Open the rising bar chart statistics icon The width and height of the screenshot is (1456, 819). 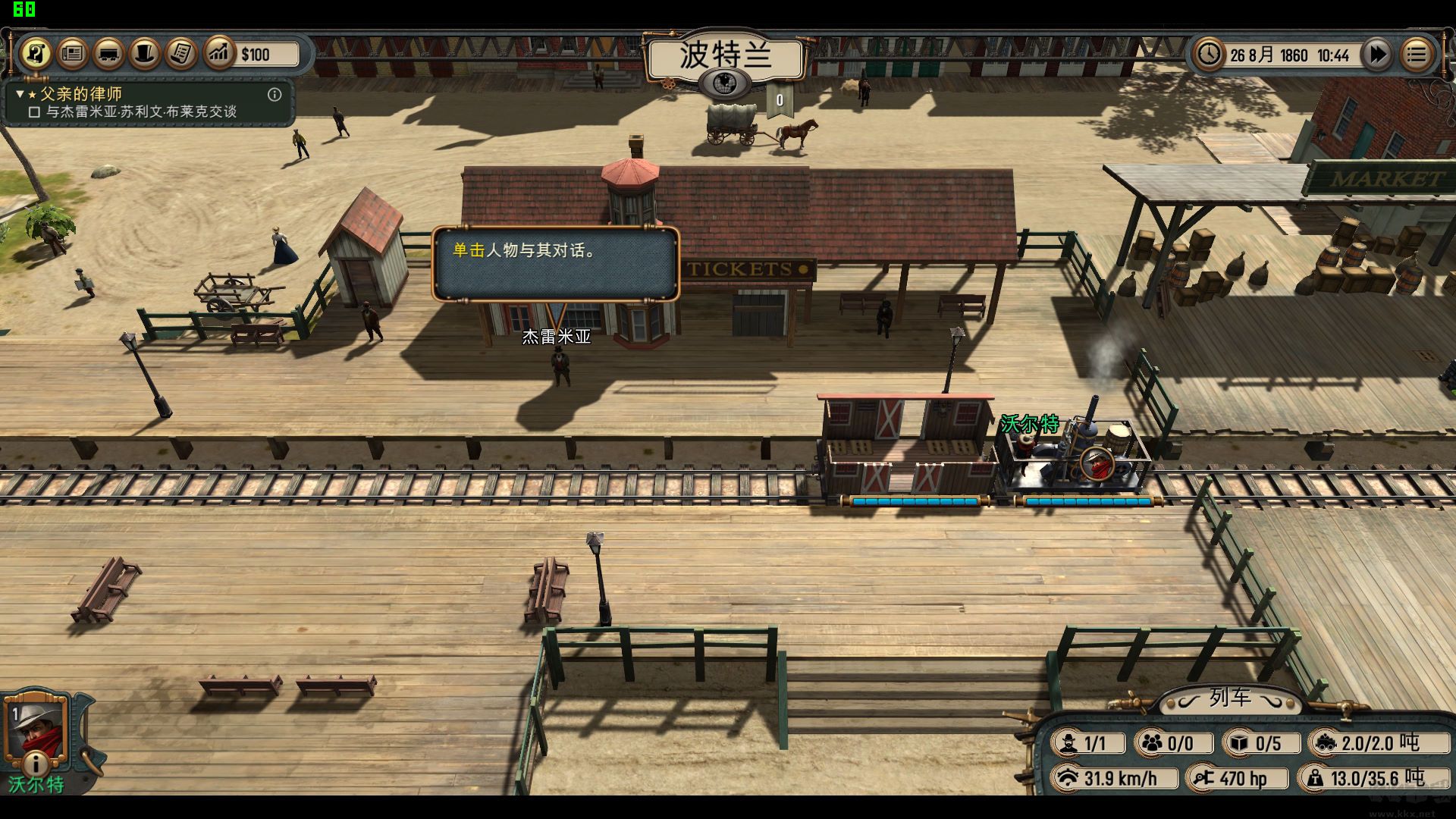[x=218, y=54]
